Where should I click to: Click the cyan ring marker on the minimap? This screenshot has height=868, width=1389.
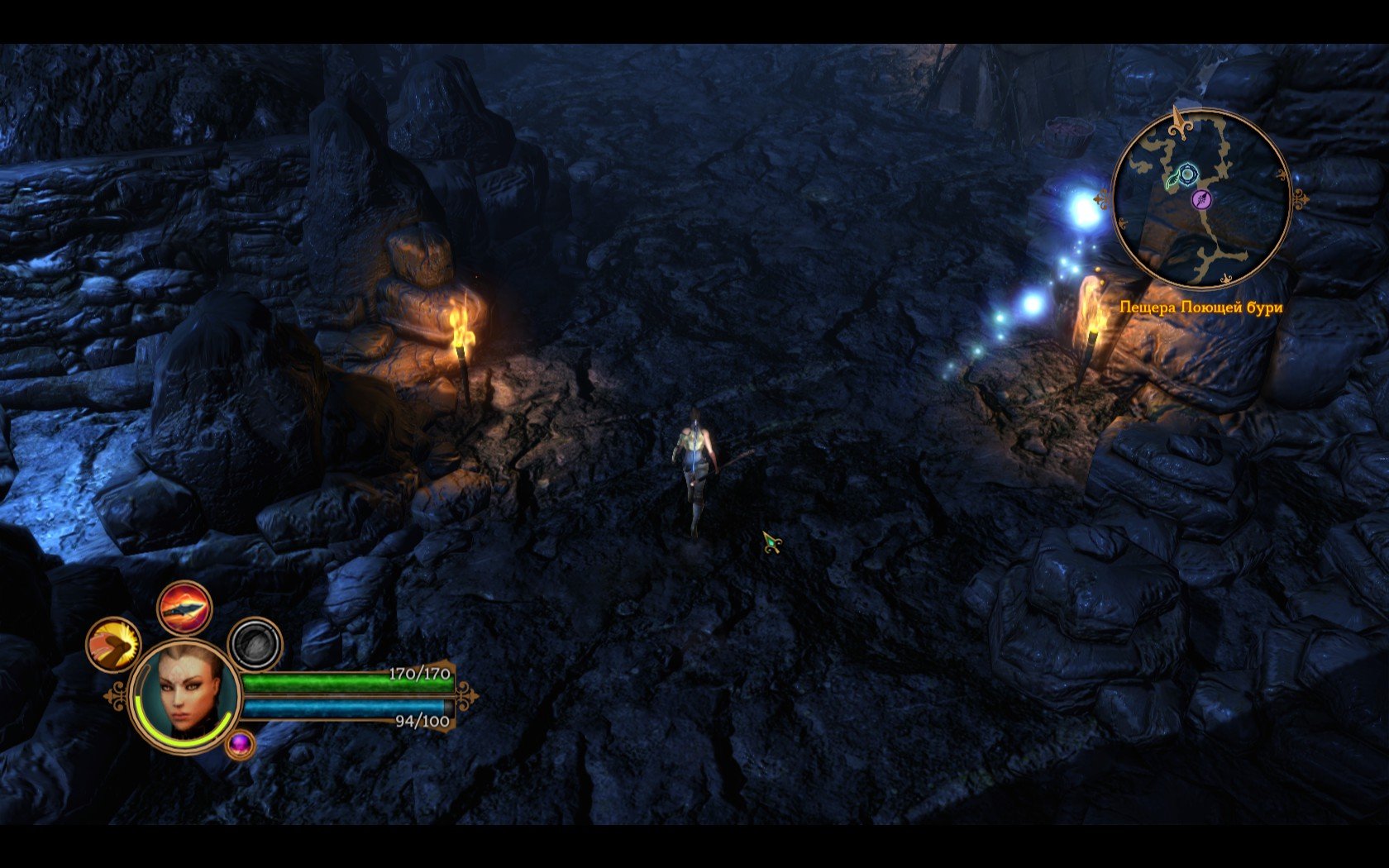tap(1187, 174)
